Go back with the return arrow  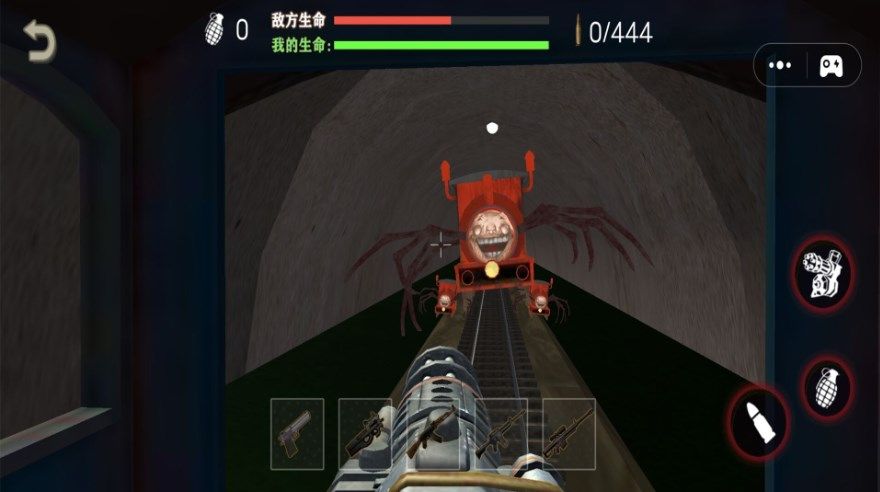41,41
